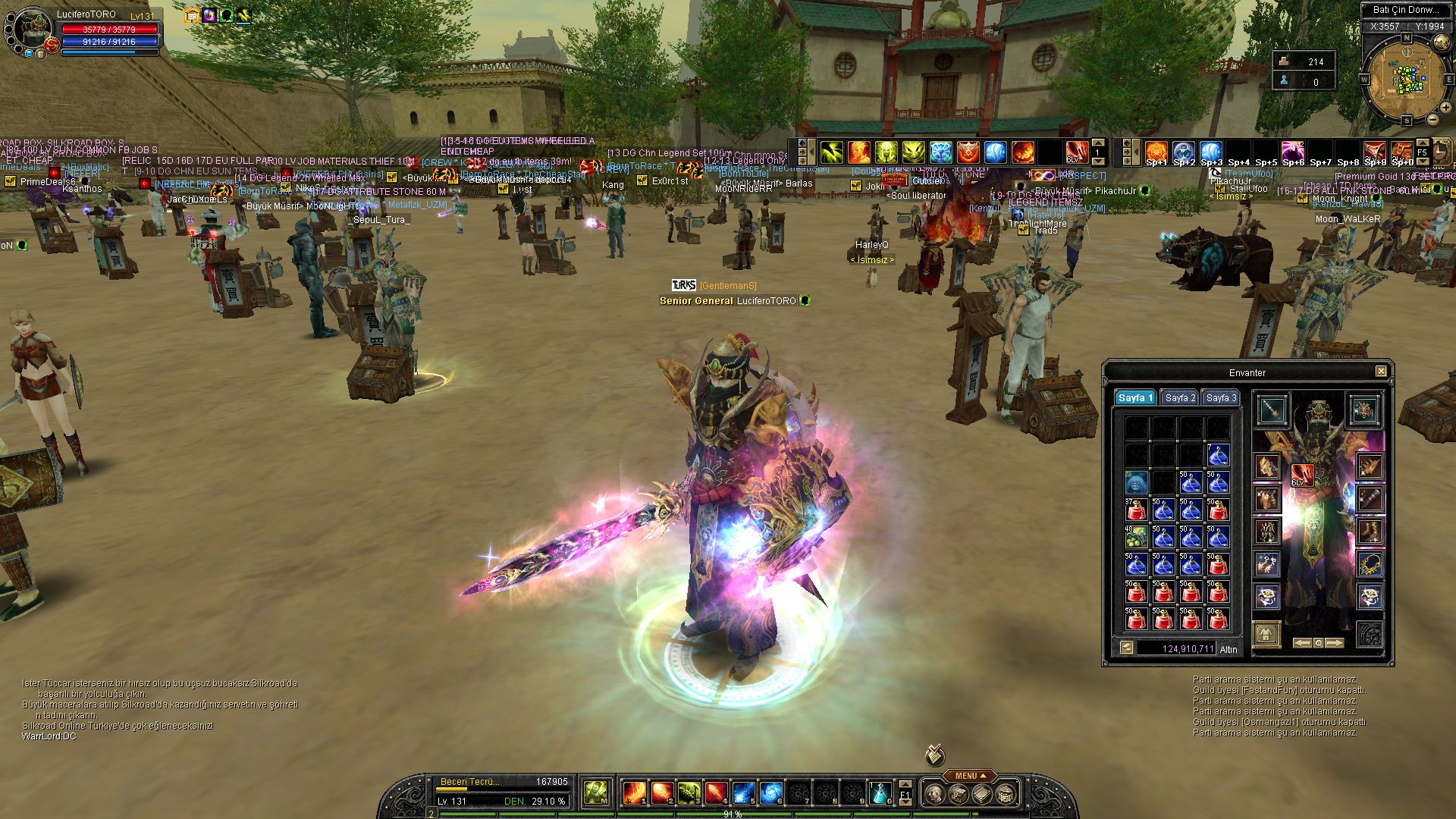Open the avatar costume button below equipment
Viewport: 1456px width, 819px height.
point(1266,634)
